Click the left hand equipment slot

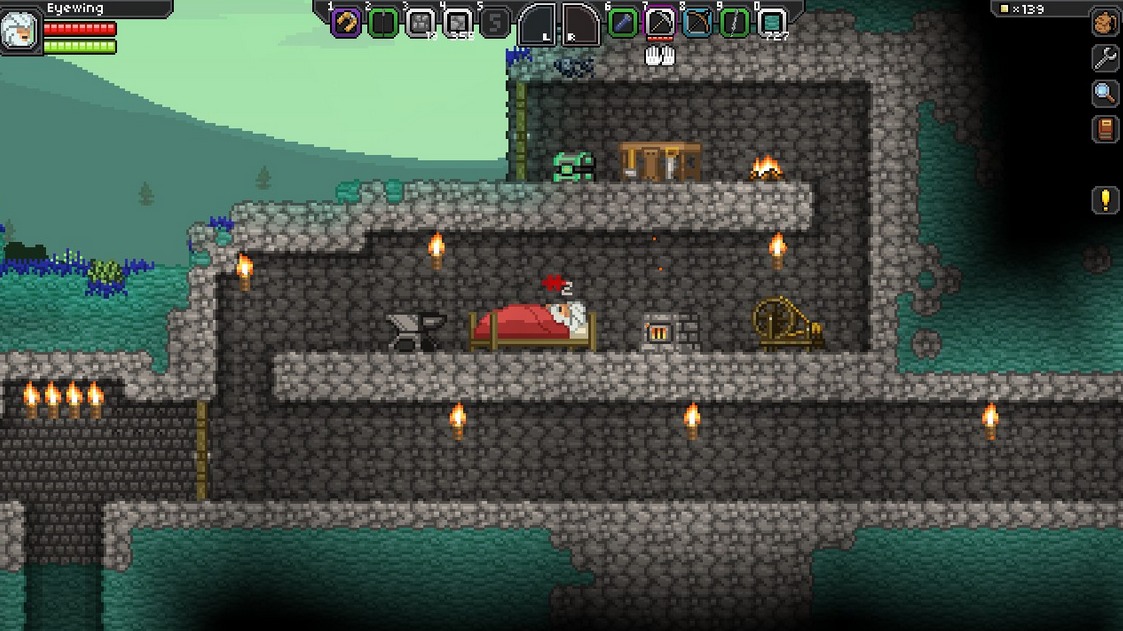tap(537, 24)
